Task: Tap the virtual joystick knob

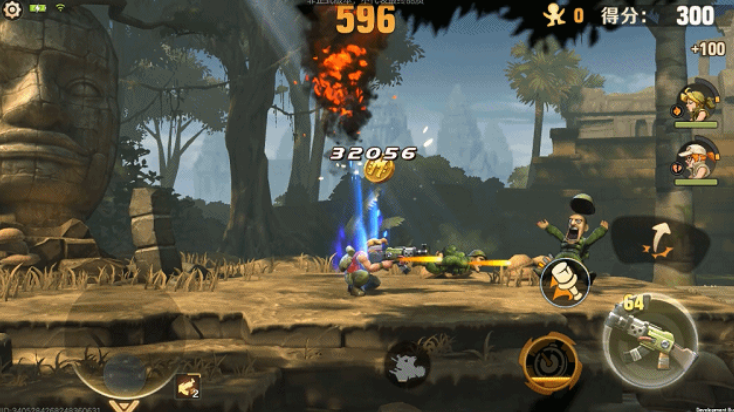Action: tap(126, 373)
